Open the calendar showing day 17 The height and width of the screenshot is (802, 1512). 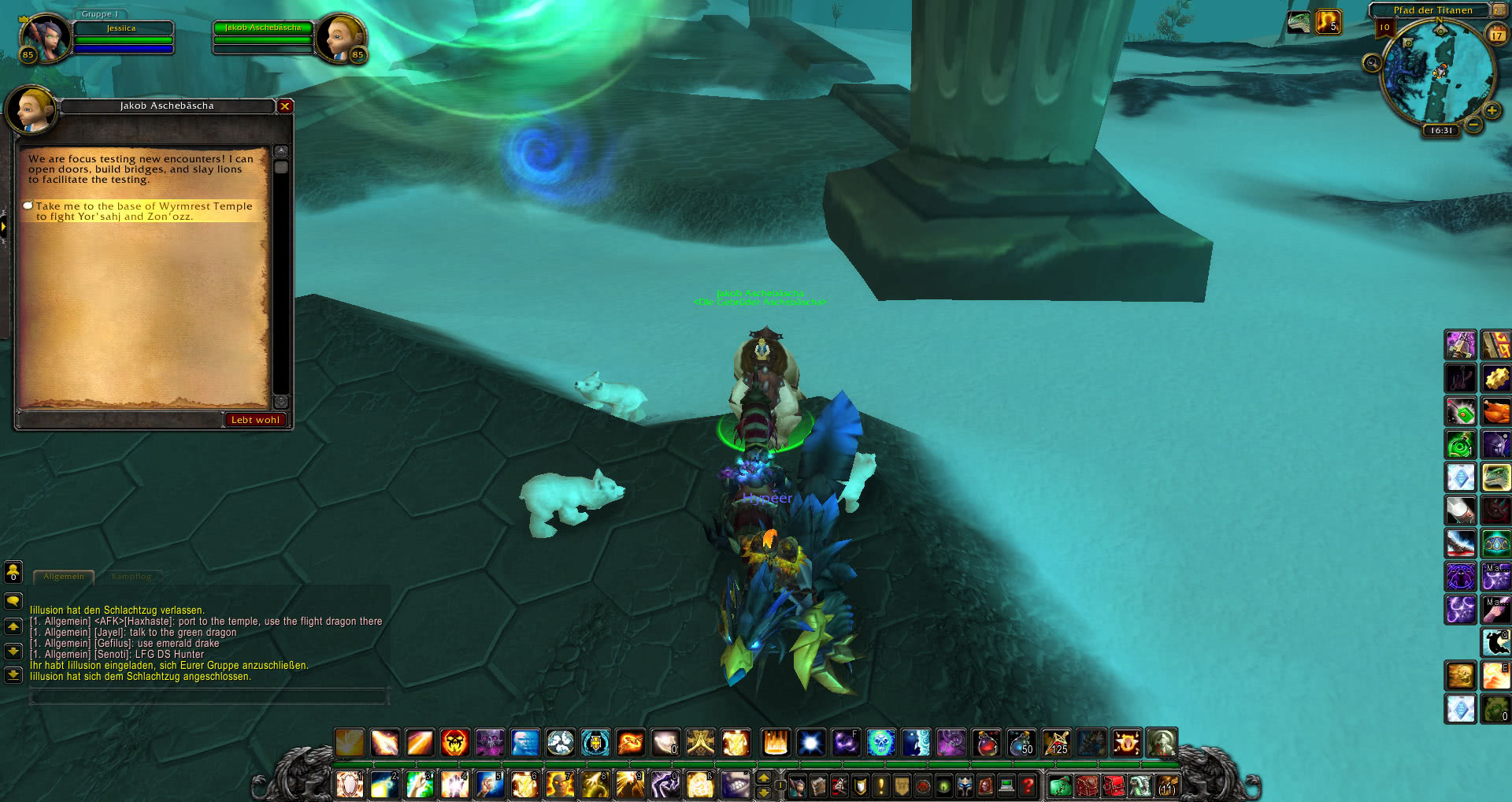pyautogui.click(x=1496, y=35)
